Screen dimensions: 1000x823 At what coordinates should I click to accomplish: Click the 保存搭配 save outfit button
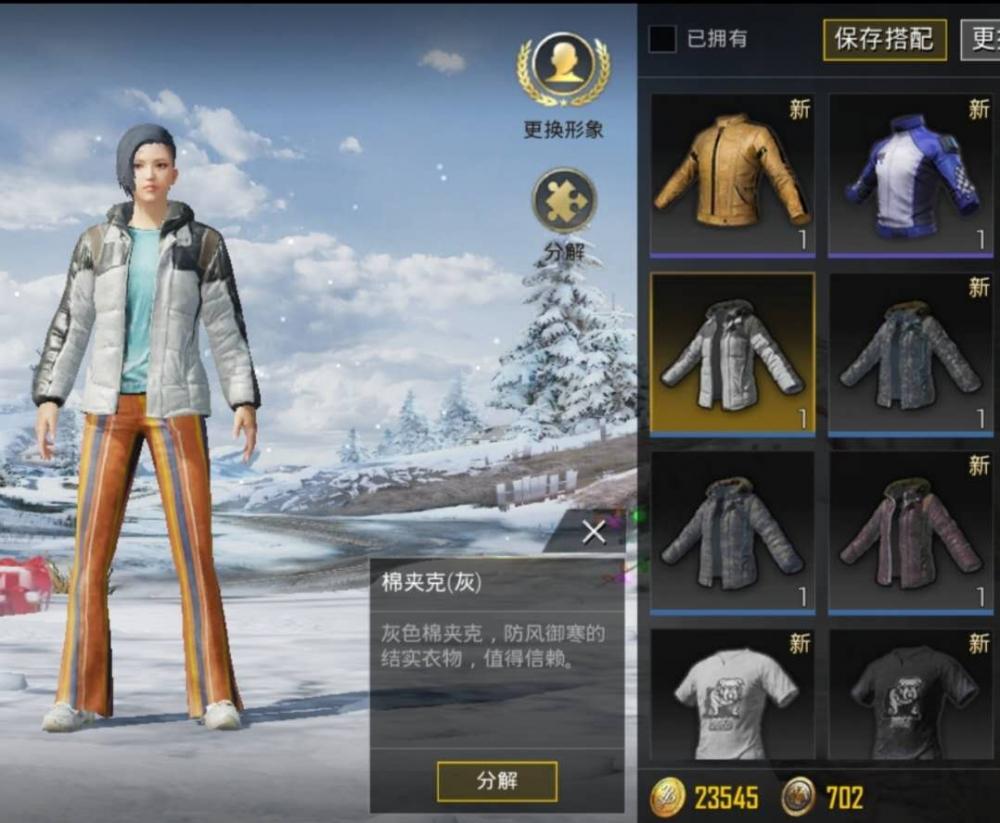(x=884, y=39)
